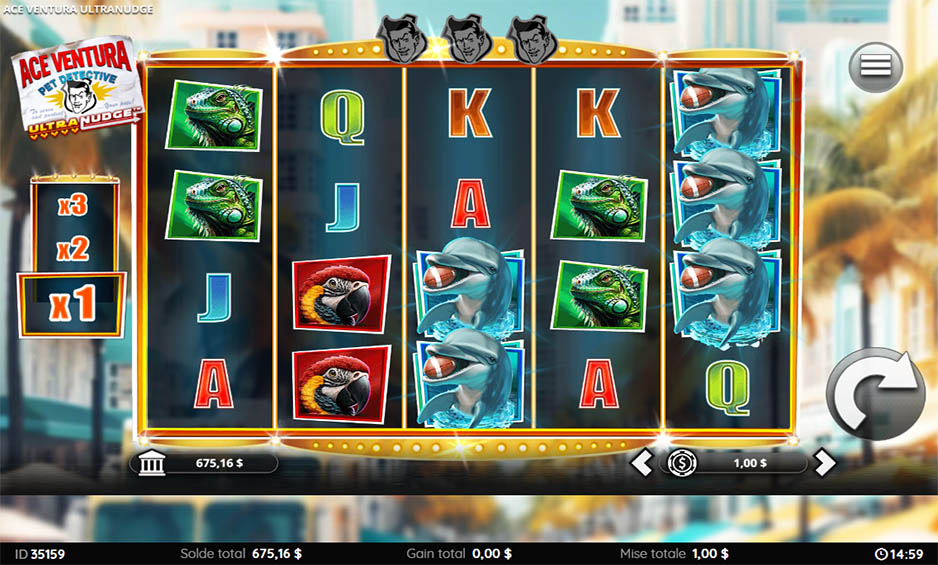
Task: Click the bank balance icon
Action: tap(150, 463)
